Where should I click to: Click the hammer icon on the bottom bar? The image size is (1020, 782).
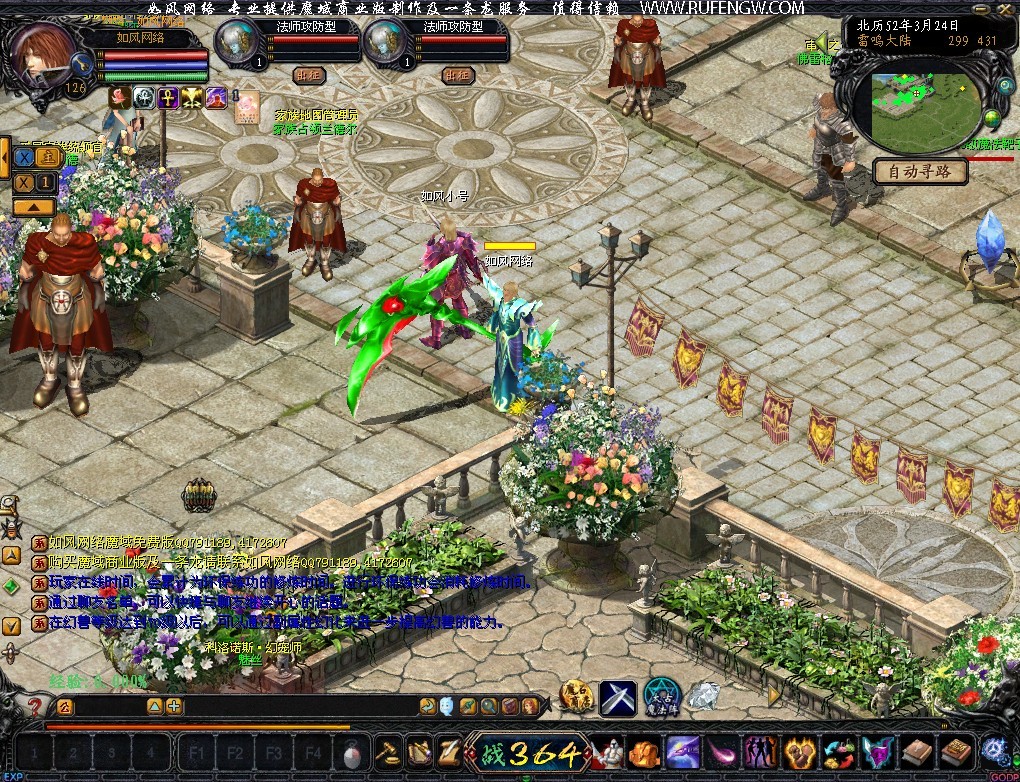coord(386,752)
